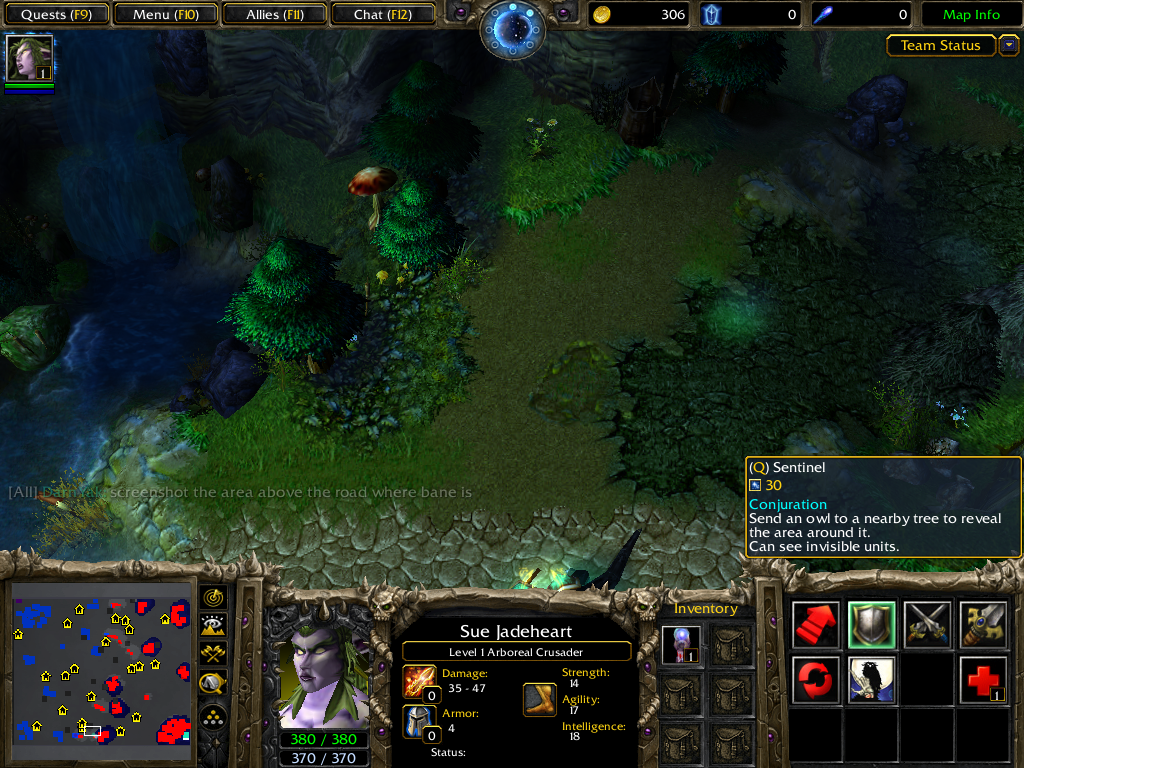Open the Allies (F11) panel
The width and height of the screenshot is (1152, 768).
pyautogui.click(x=274, y=15)
